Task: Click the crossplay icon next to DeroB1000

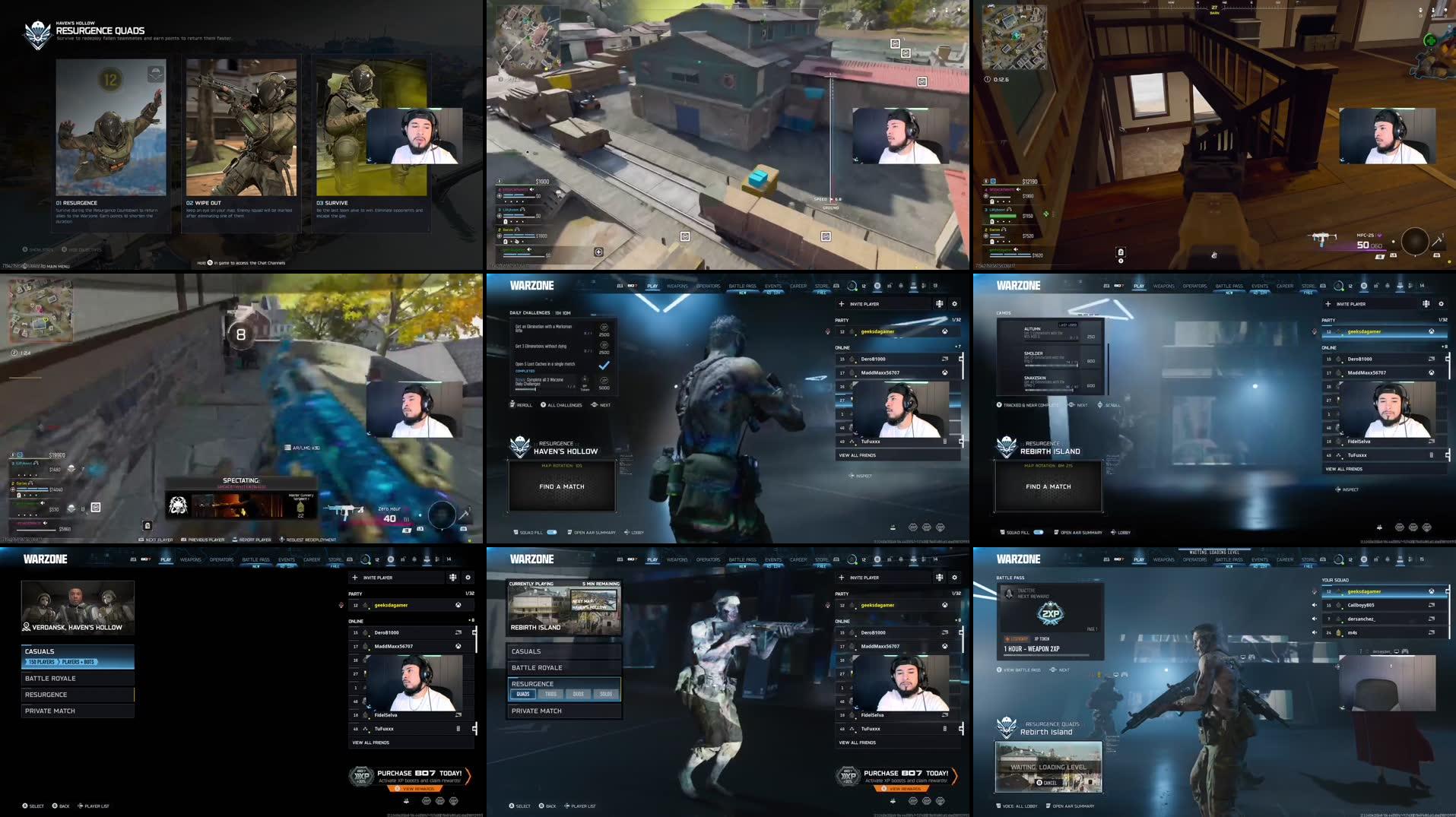Action: (944, 359)
